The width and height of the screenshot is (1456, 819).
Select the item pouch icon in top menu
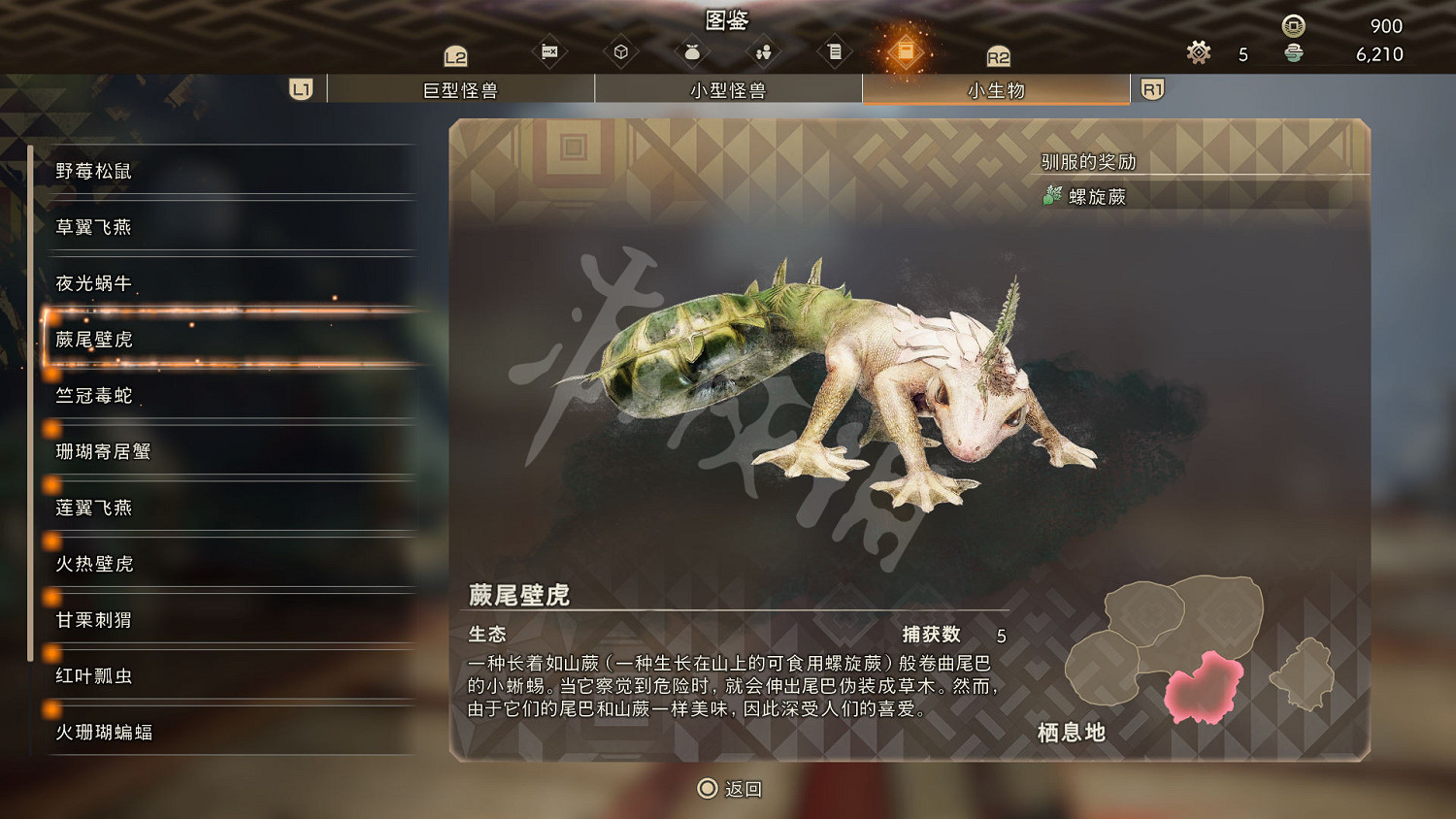[692, 49]
